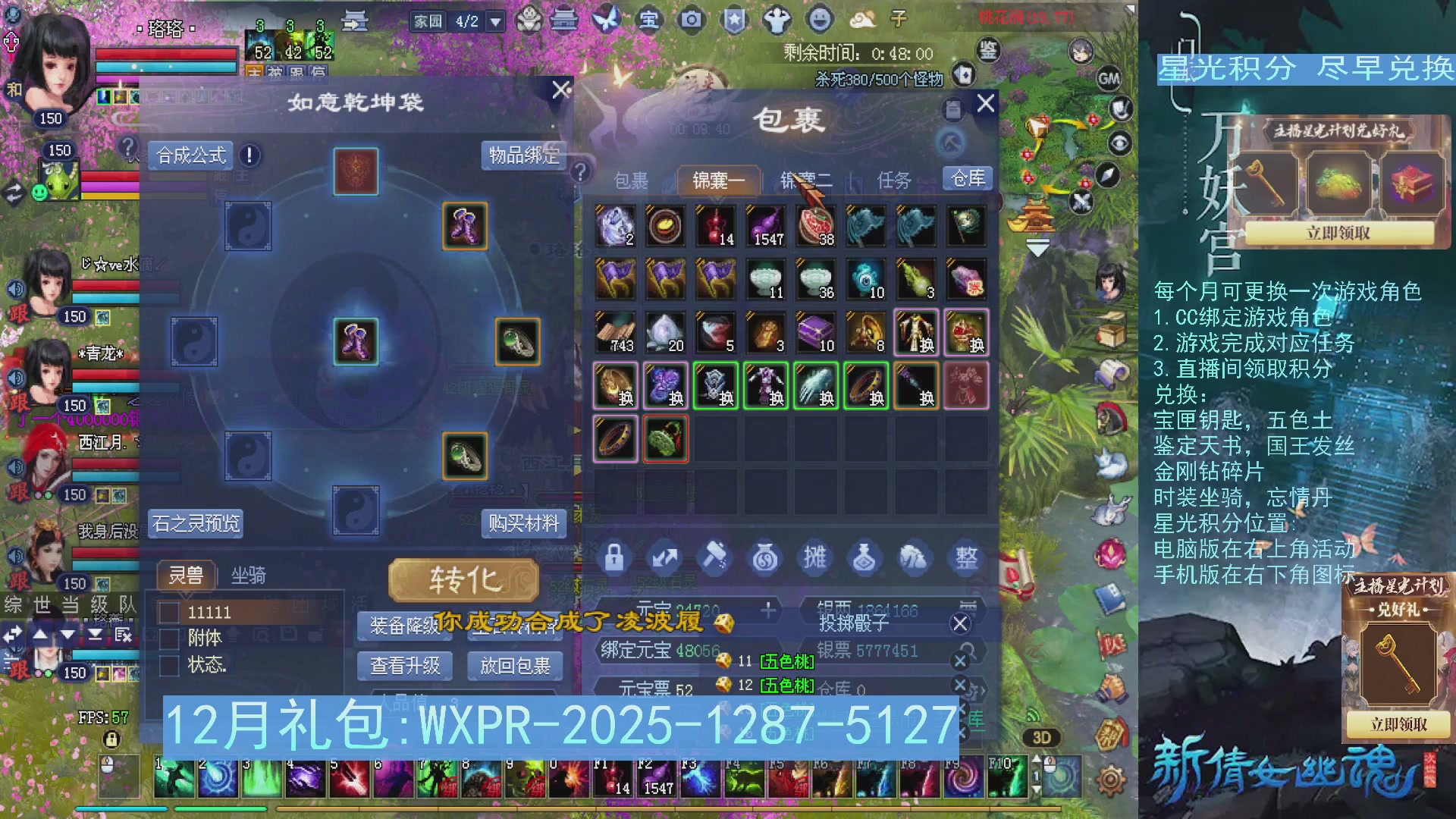Toggle the 附体 checkbox
The image size is (1456, 819).
tap(168, 639)
